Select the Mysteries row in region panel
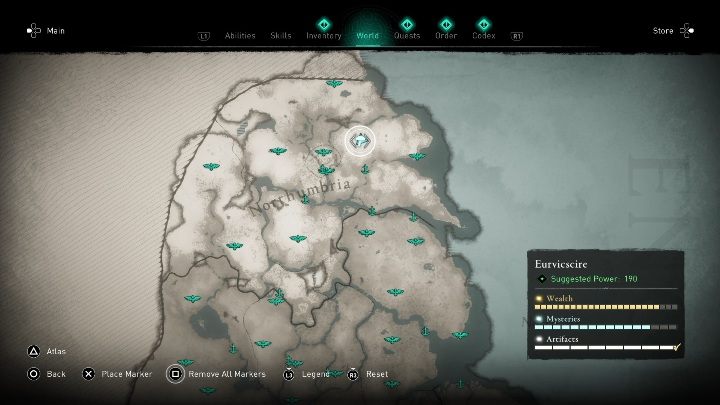Viewport: 720px width, 405px height. 606,322
